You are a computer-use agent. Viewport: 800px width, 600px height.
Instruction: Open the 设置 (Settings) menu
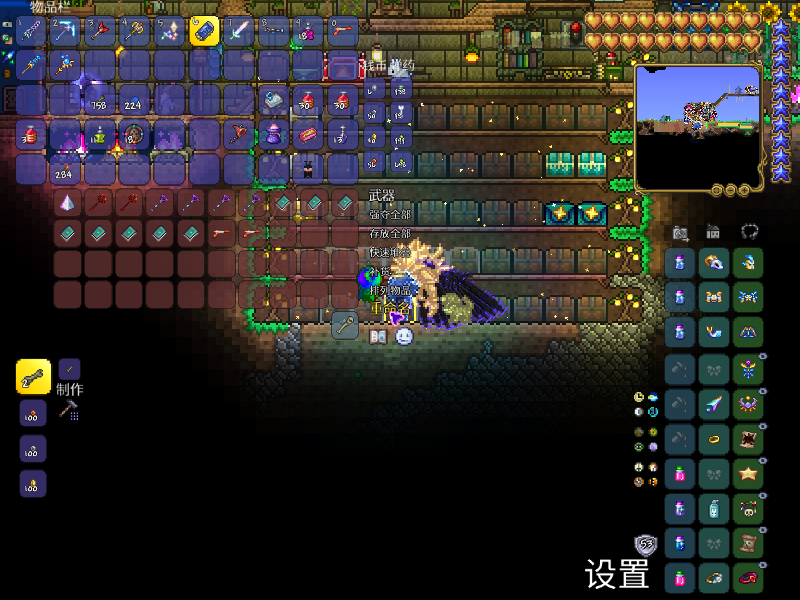617,574
